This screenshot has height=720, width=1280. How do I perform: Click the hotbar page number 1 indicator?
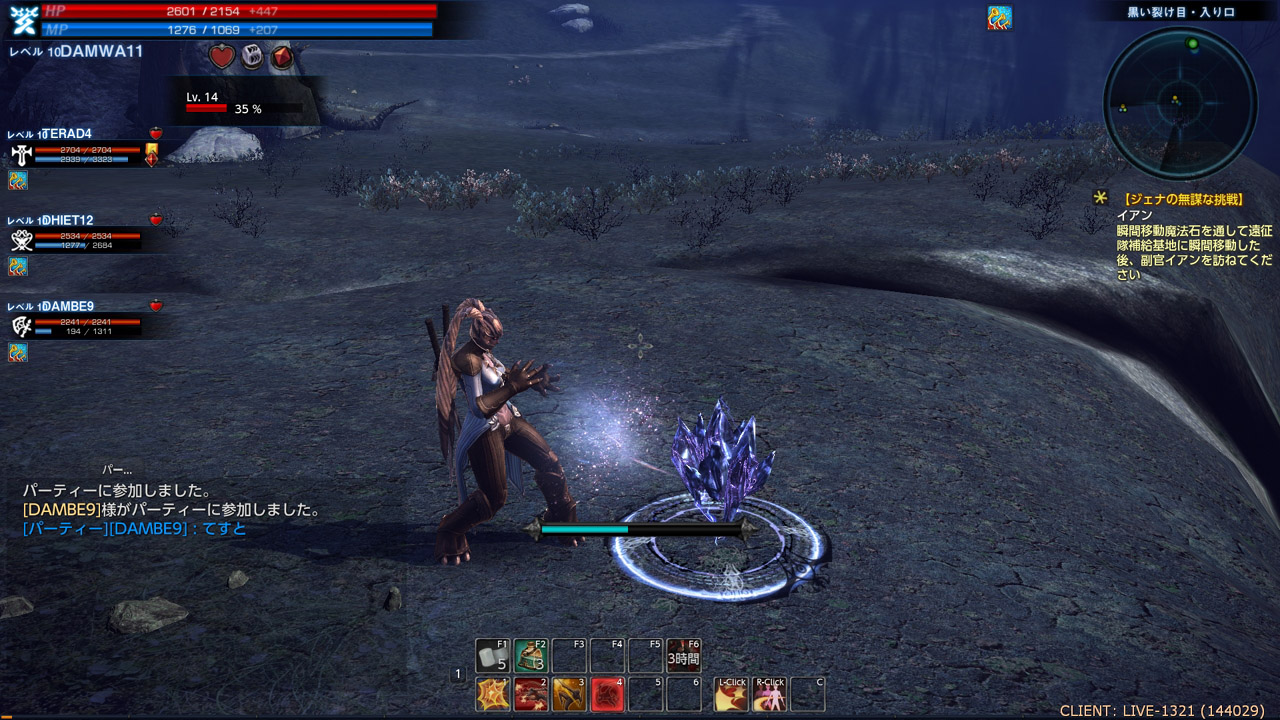click(458, 675)
